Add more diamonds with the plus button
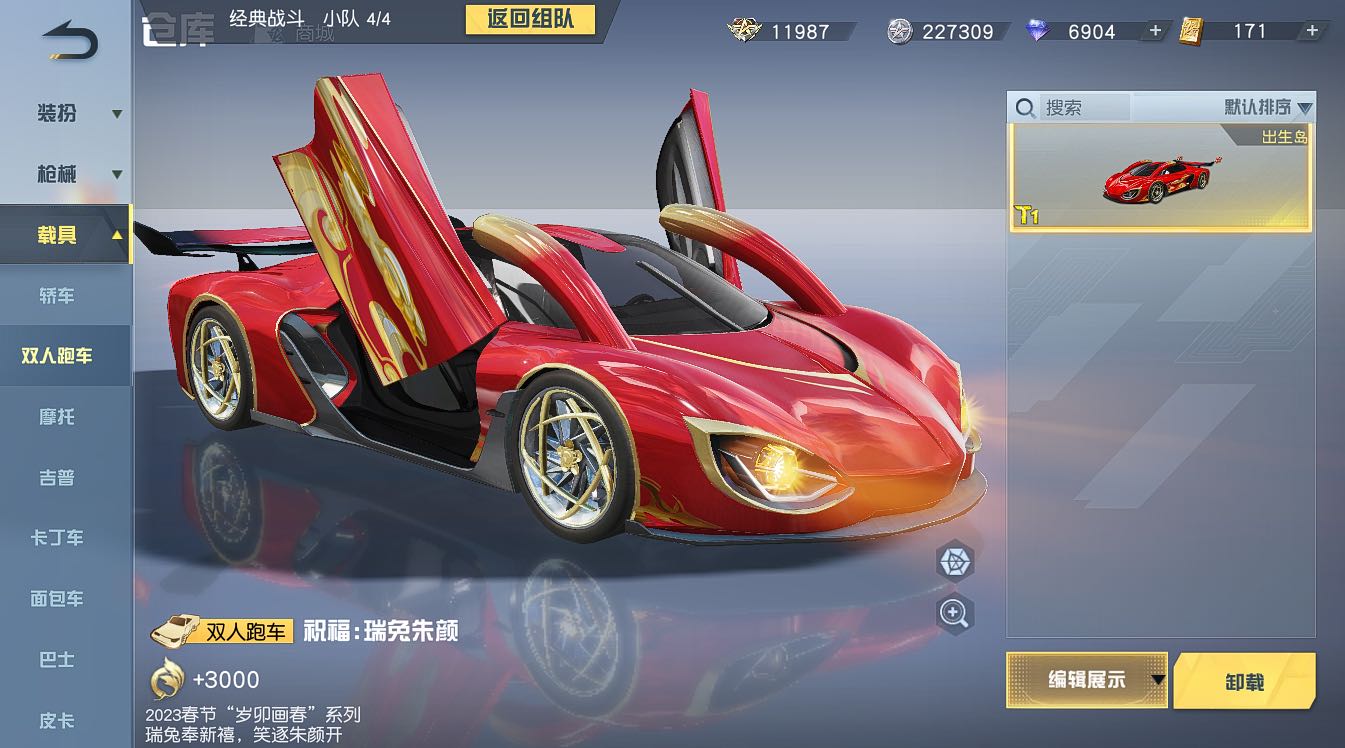The height and width of the screenshot is (748, 1345). tap(1155, 31)
